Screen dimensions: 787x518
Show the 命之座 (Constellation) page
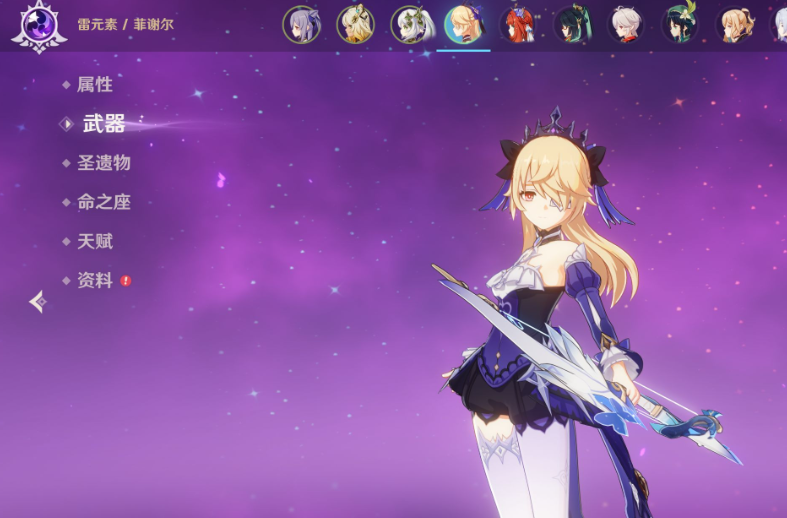(103, 202)
